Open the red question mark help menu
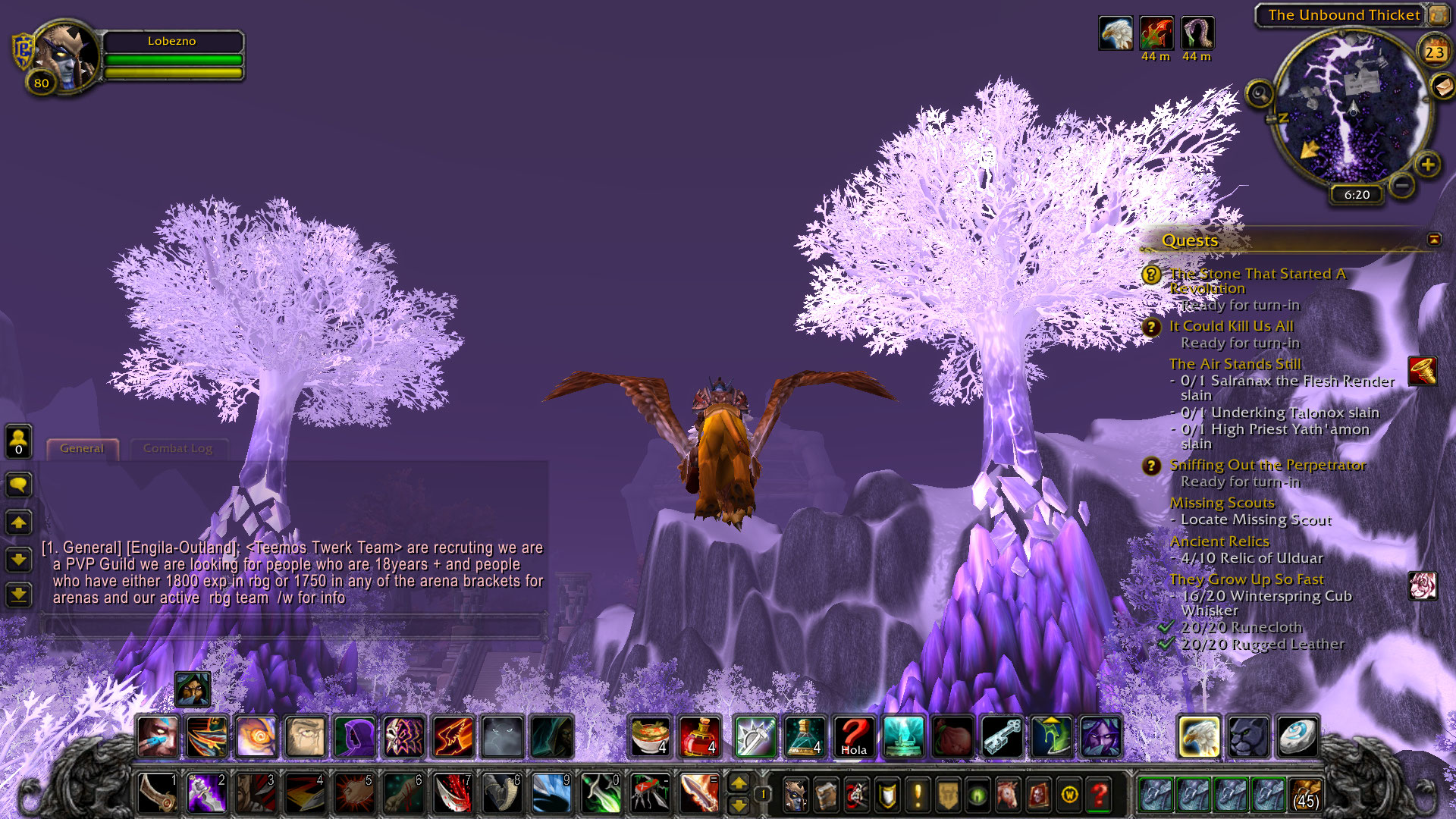Viewport: 1456px width, 819px height. tap(1099, 795)
